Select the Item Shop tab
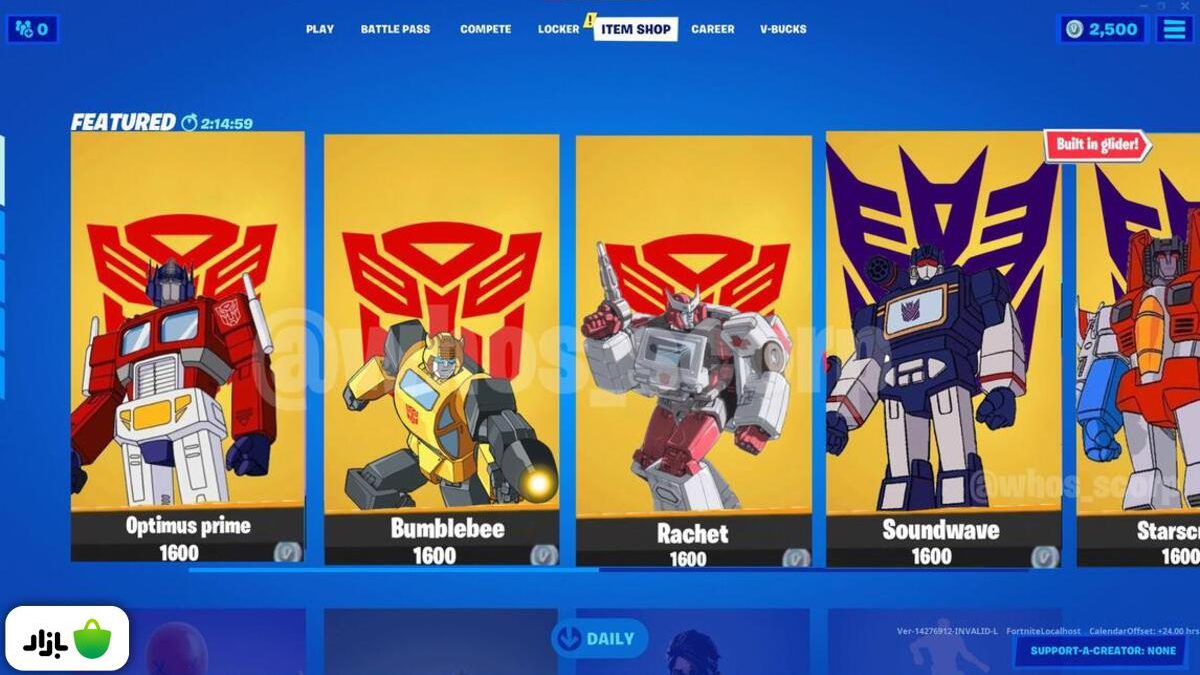This screenshot has width=1200, height=675. pyautogui.click(x=636, y=29)
